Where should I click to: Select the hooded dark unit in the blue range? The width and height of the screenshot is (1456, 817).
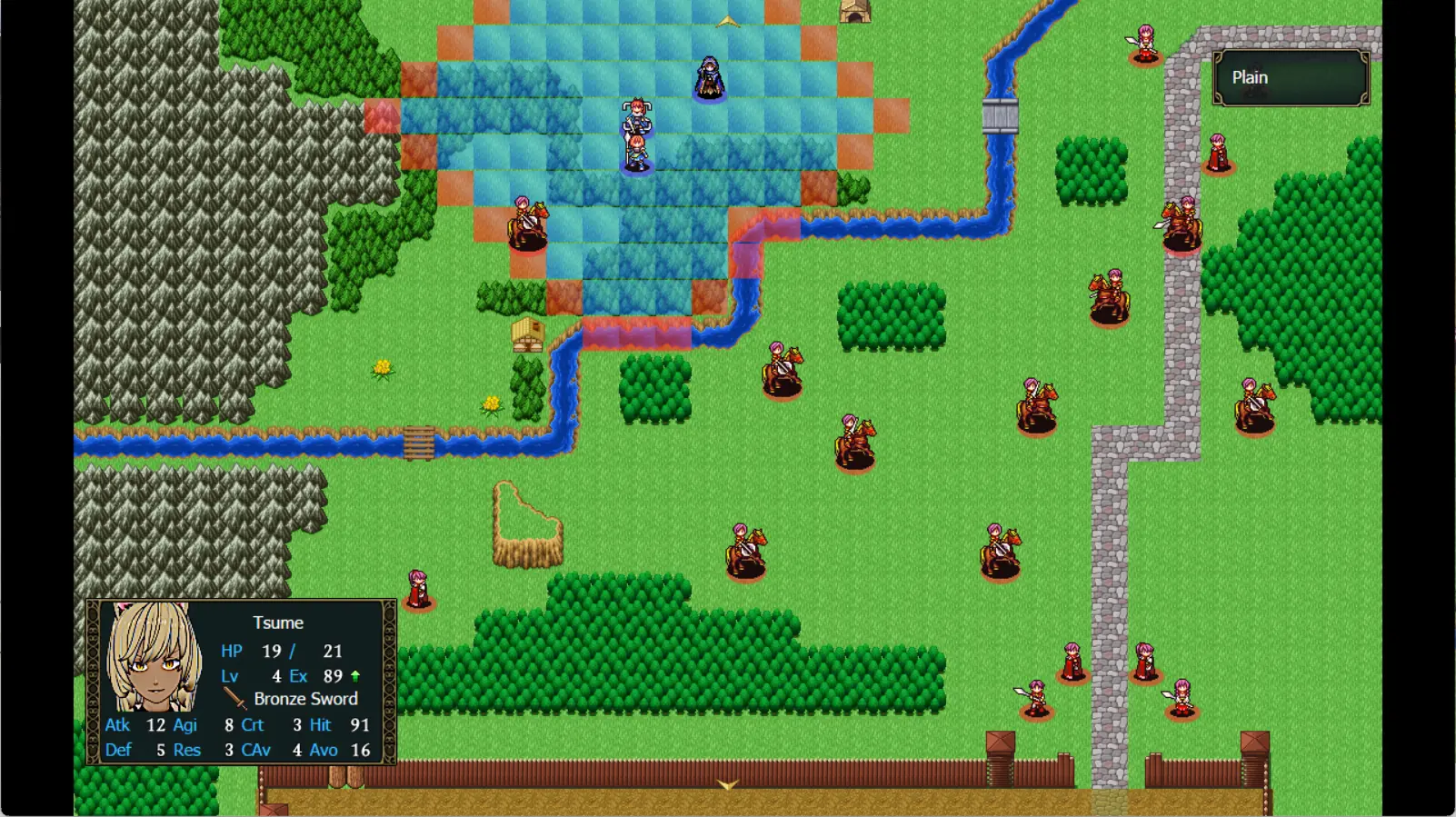pyautogui.click(x=709, y=78)
